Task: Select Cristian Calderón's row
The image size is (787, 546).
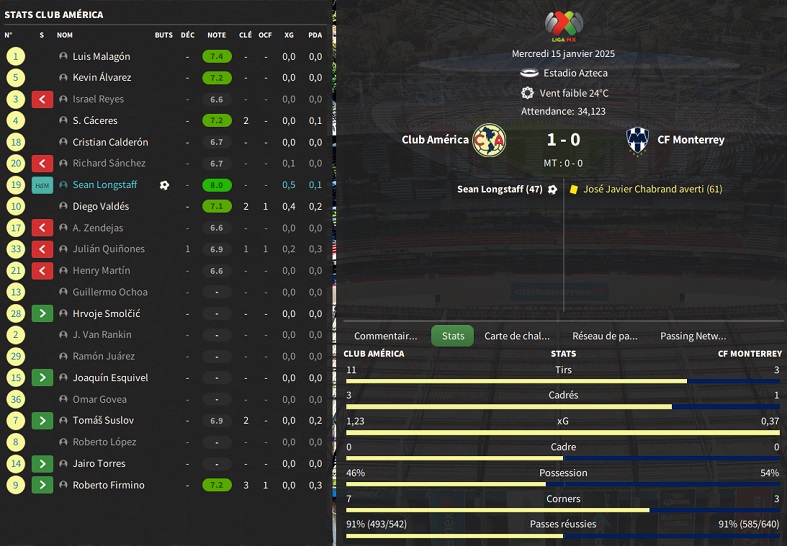Action: 110,142
